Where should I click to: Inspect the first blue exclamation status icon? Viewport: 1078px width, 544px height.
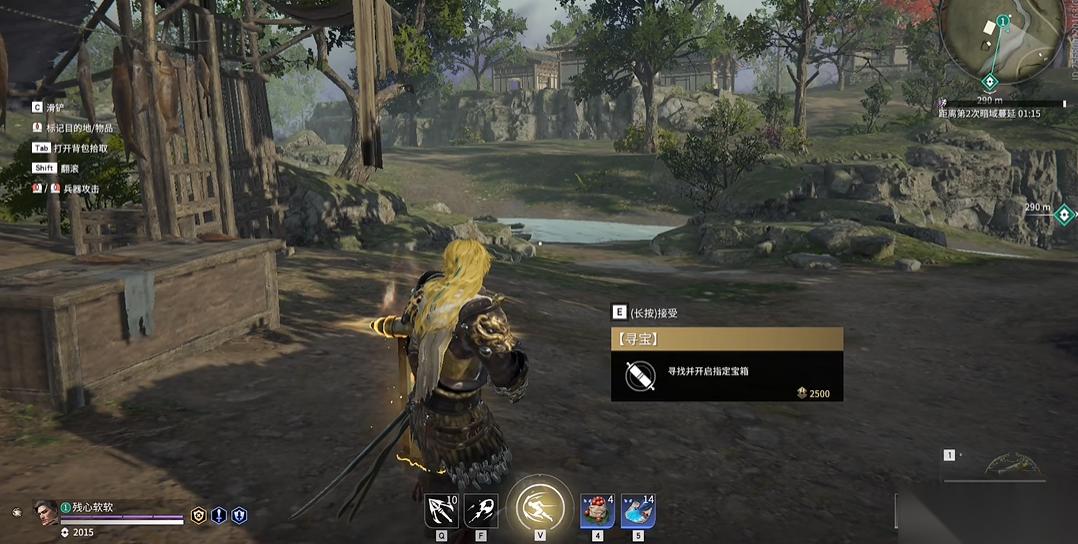pos(219,516)
